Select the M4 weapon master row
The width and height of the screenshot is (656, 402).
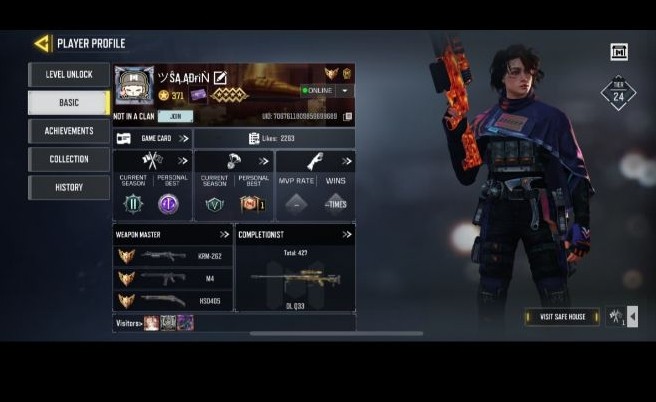172,278
